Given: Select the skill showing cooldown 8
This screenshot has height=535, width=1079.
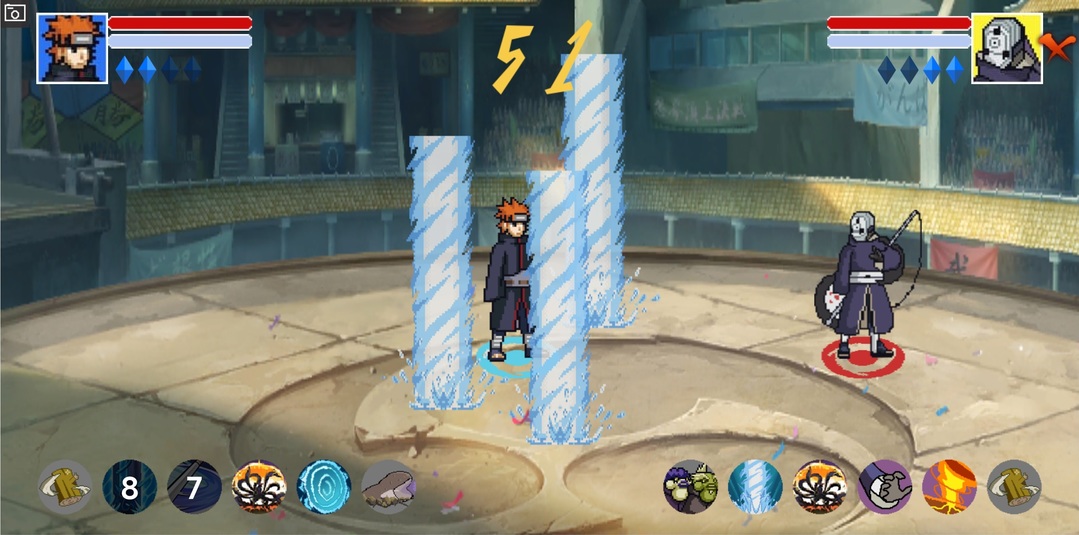Looking at the screenshot, I should point(129,487).
